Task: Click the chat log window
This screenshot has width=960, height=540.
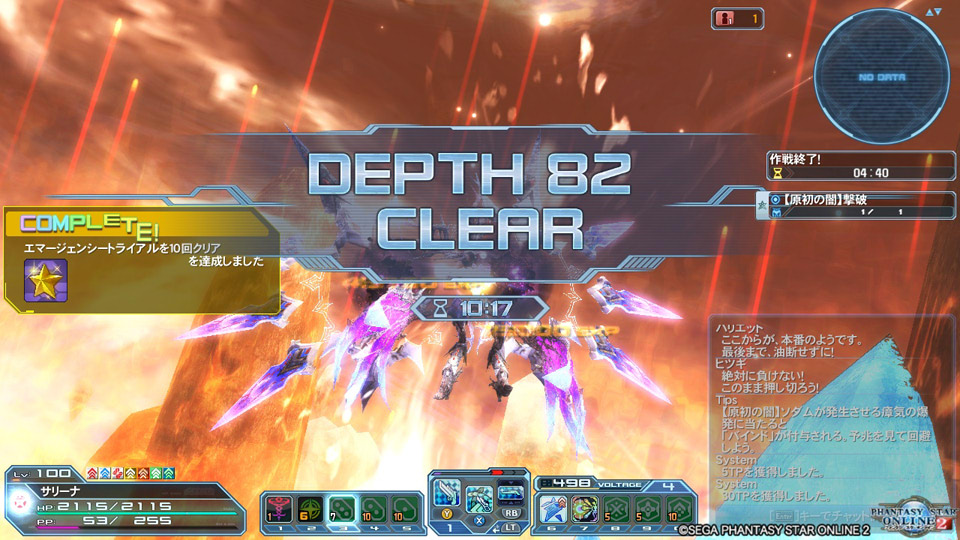Action: click(832, 410)
